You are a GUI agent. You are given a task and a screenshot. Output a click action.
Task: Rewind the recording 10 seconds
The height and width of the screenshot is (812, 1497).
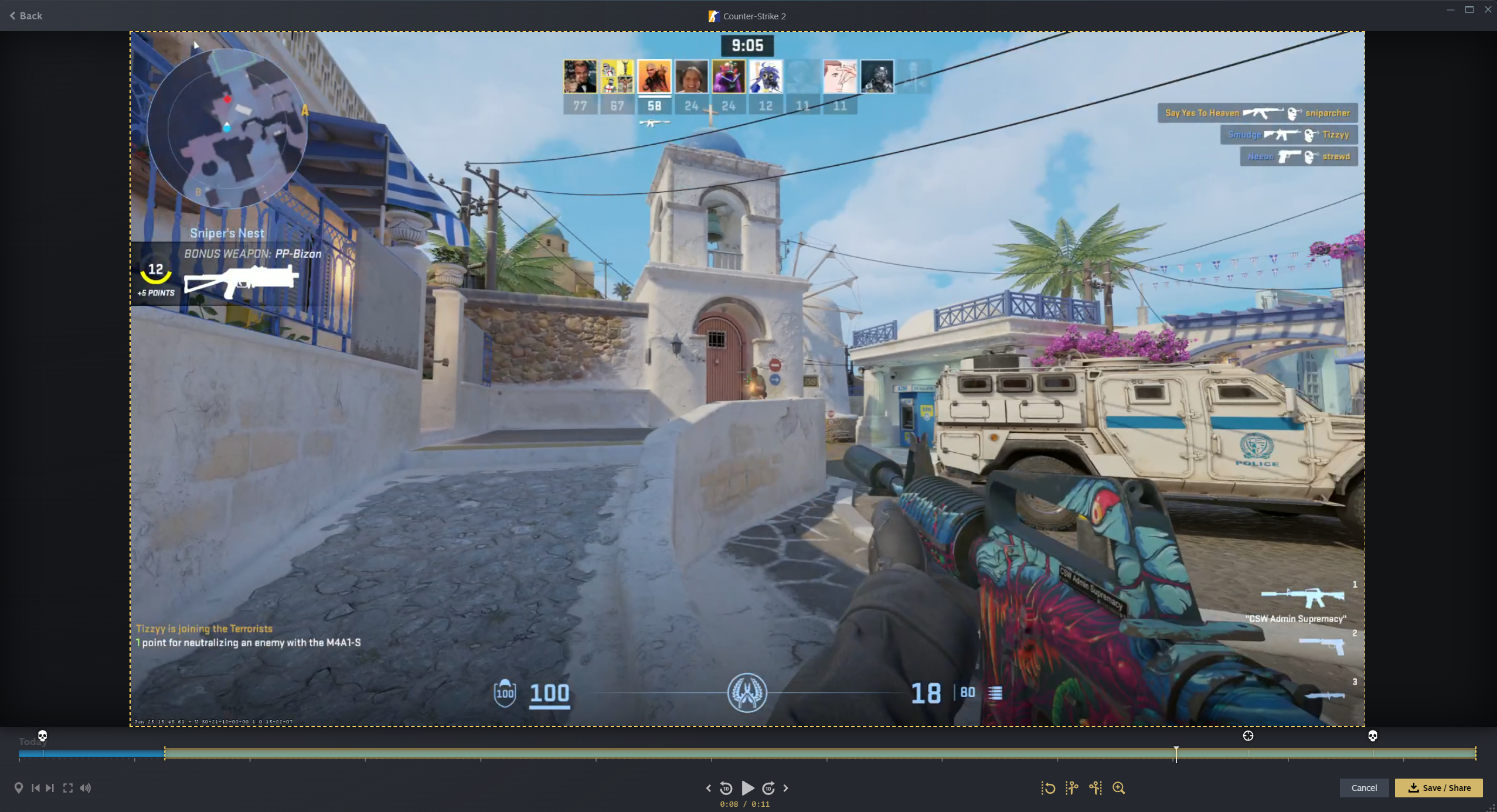click(727, 788)
